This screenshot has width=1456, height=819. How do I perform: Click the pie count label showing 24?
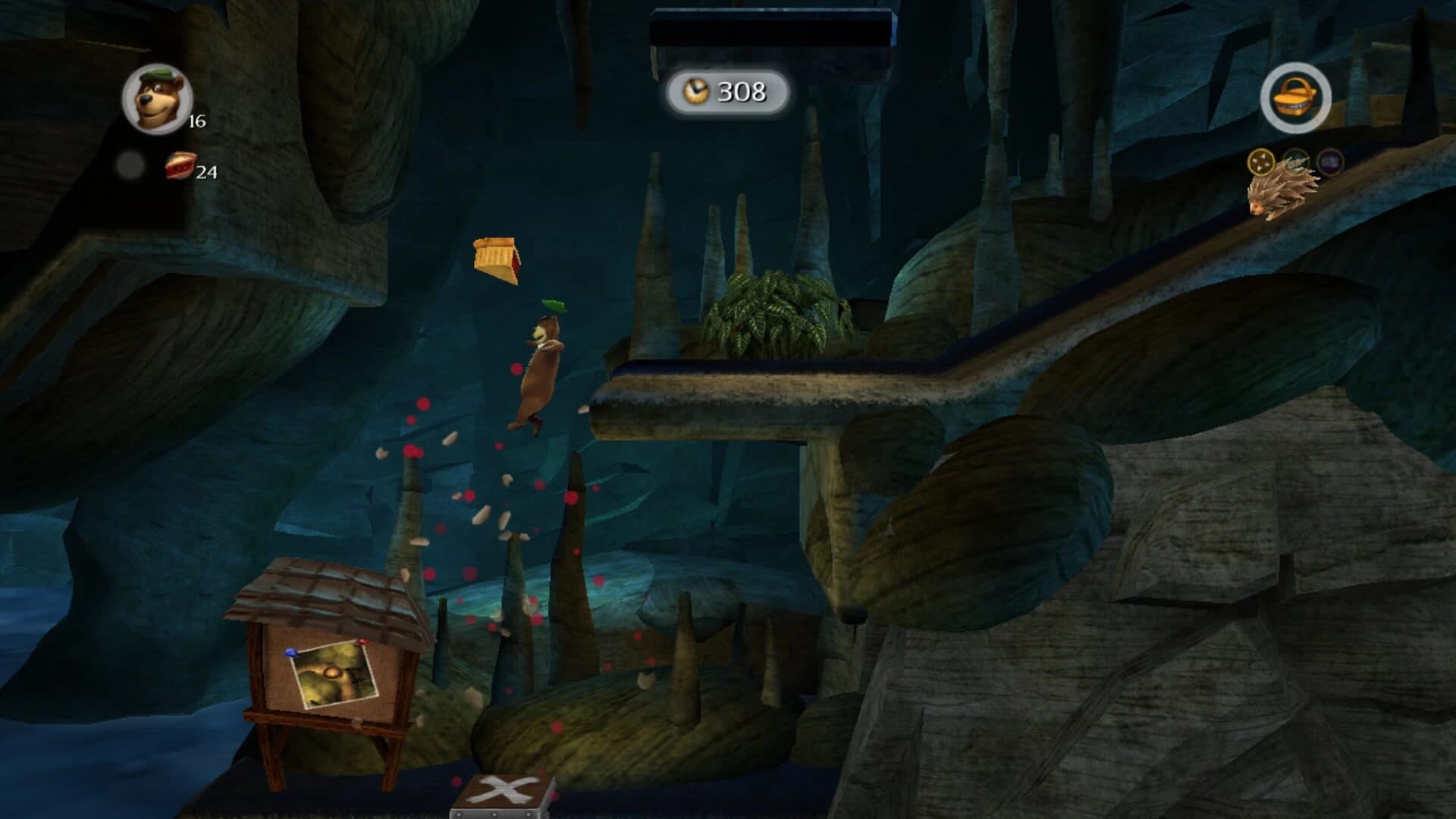point(207,172)
